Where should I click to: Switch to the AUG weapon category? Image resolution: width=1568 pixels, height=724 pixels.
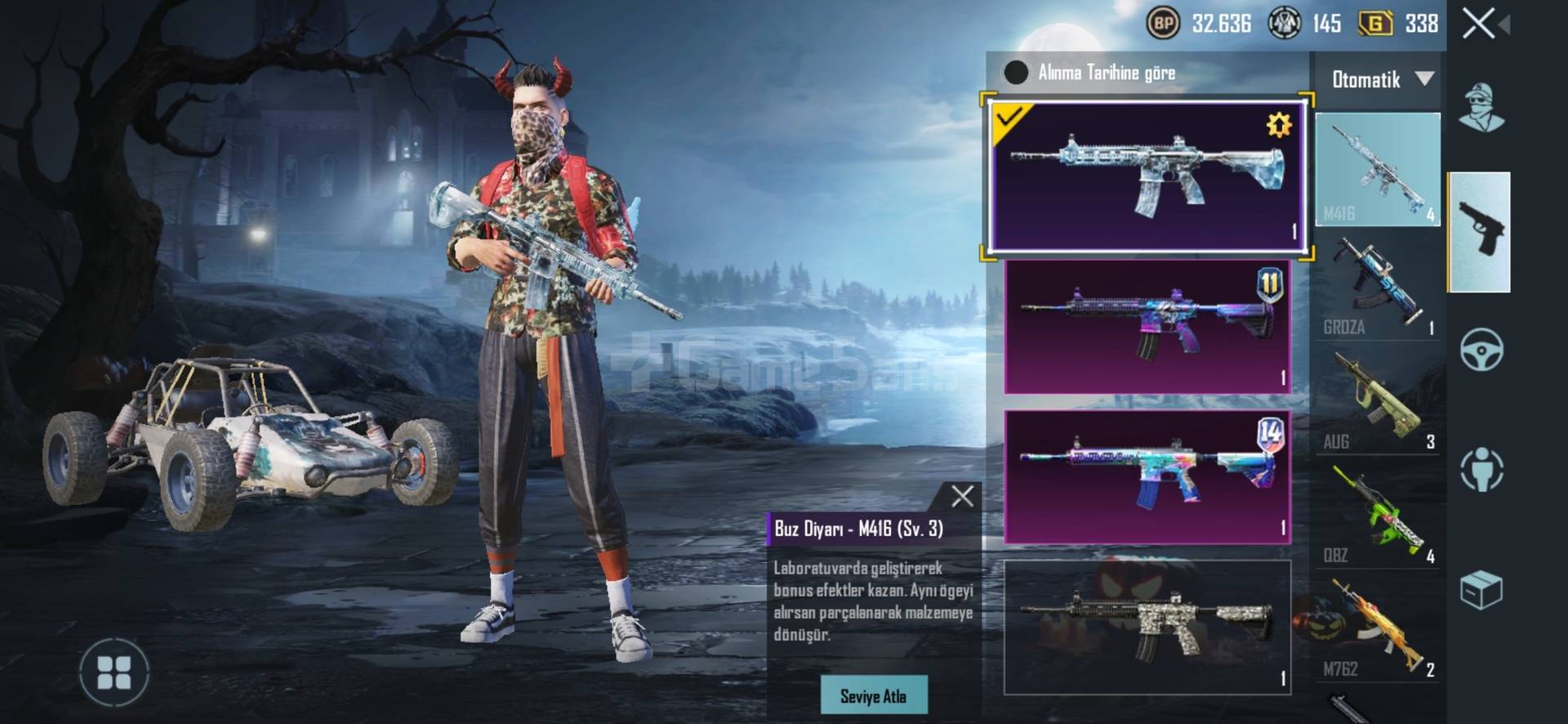[x=1378, y=400]
